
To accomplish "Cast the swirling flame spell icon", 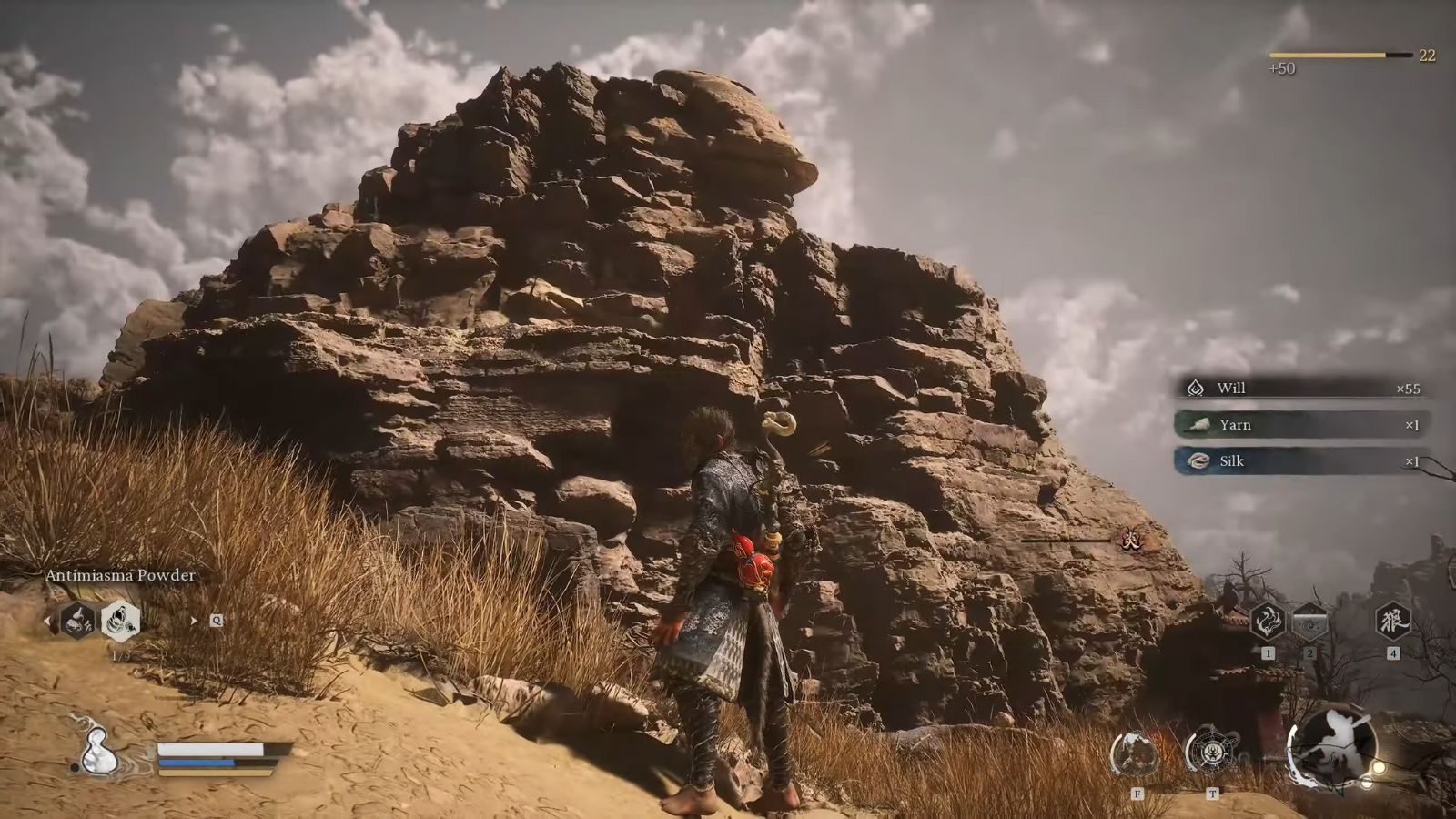I will pyautogui.click(x=1267, y=622).
